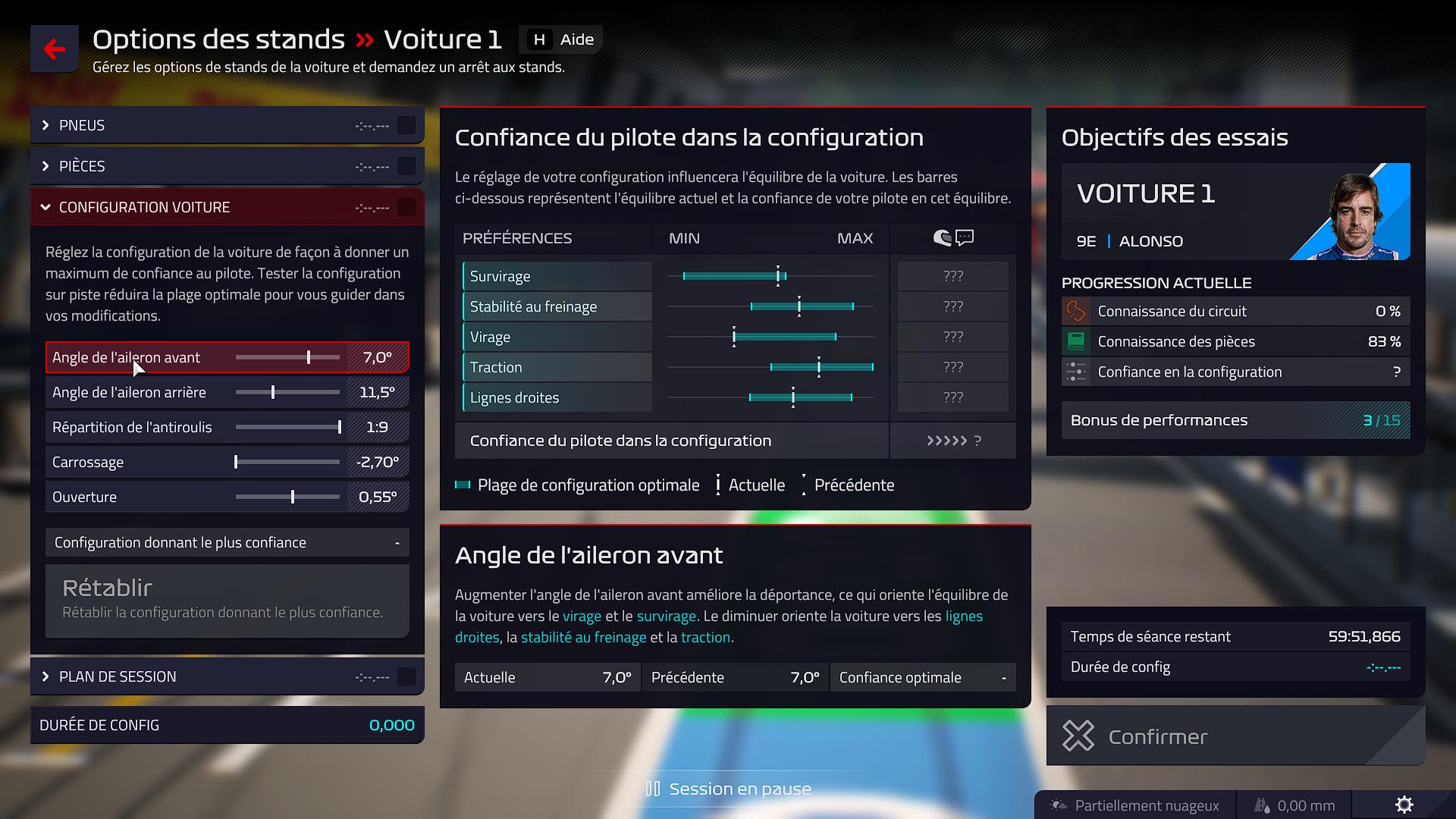Adjust the Angle de l'aileron avant slider
Image resolution: width=1456 pixels, height=819 pixels.
(310, 356)
